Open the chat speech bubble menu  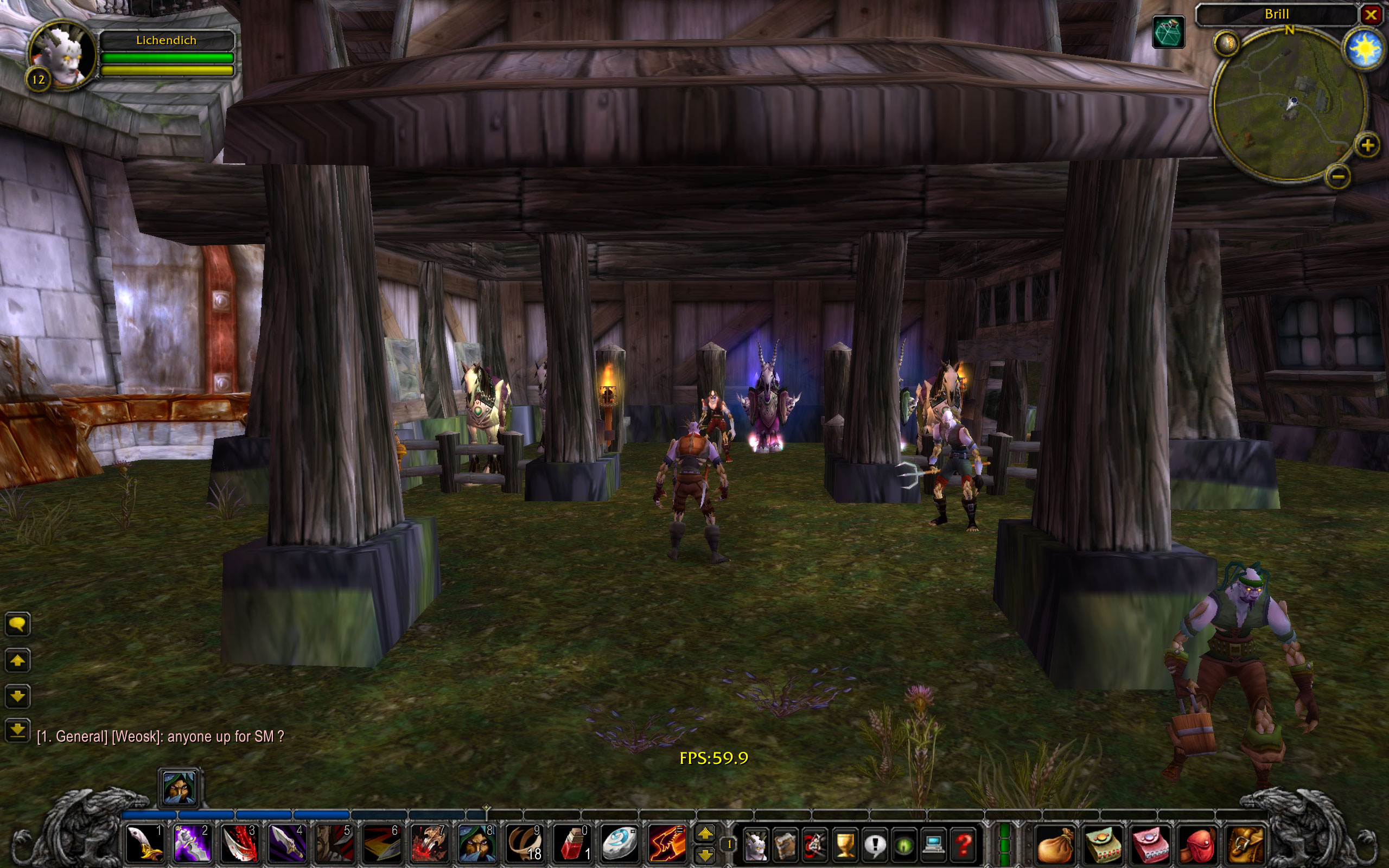click(17, 624)
